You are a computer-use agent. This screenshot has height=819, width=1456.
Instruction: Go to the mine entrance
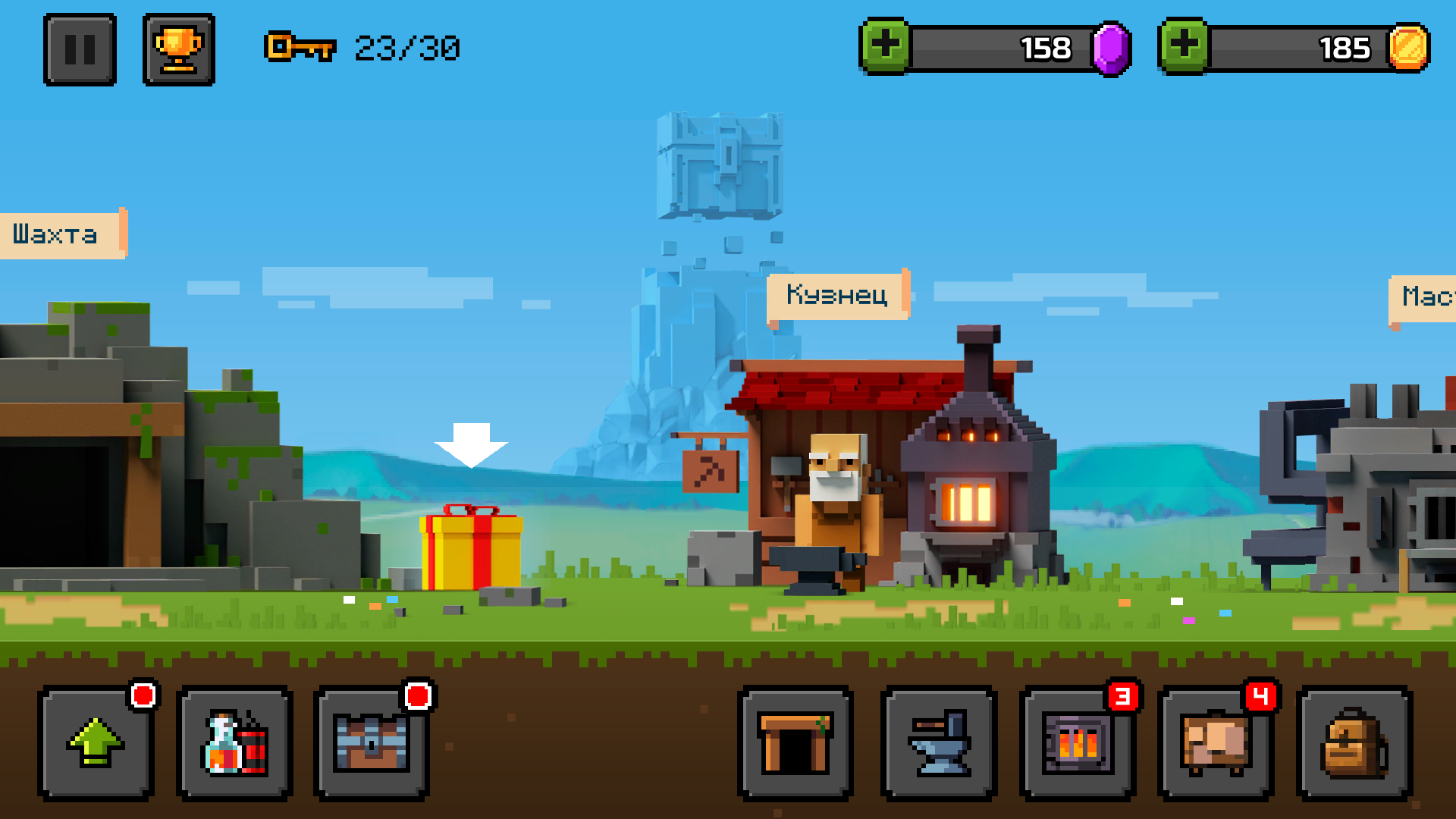coord(795,743)
